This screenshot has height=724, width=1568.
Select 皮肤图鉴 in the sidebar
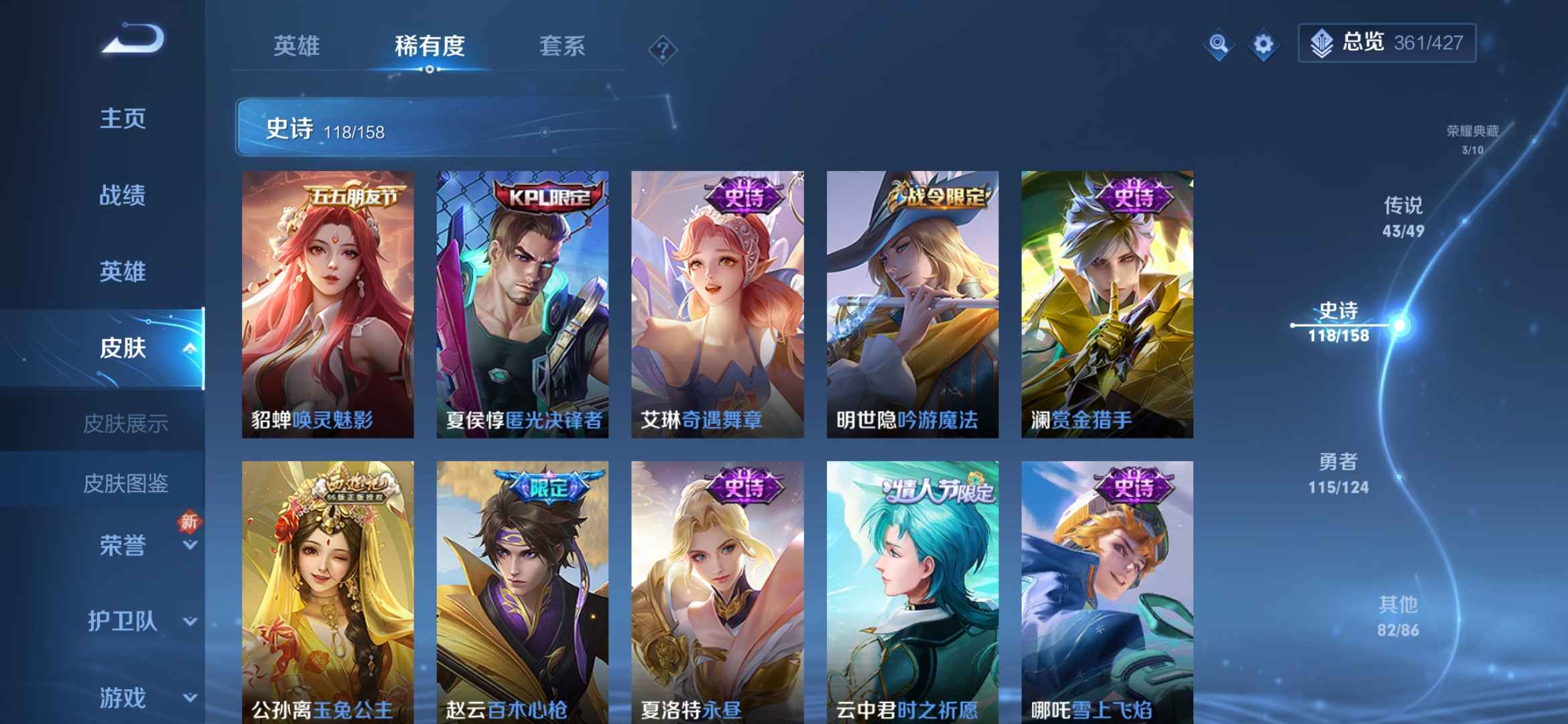click(127, 484)
